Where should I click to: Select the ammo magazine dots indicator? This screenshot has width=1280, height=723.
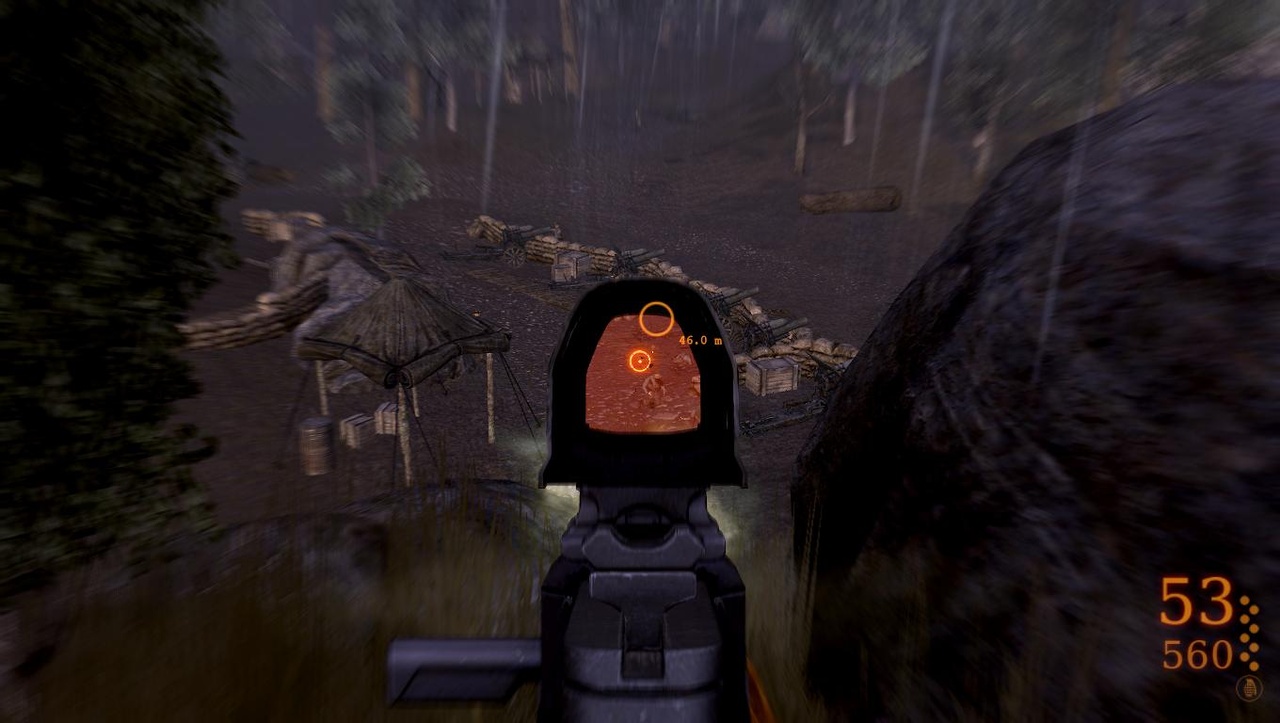coord(1248,635)
